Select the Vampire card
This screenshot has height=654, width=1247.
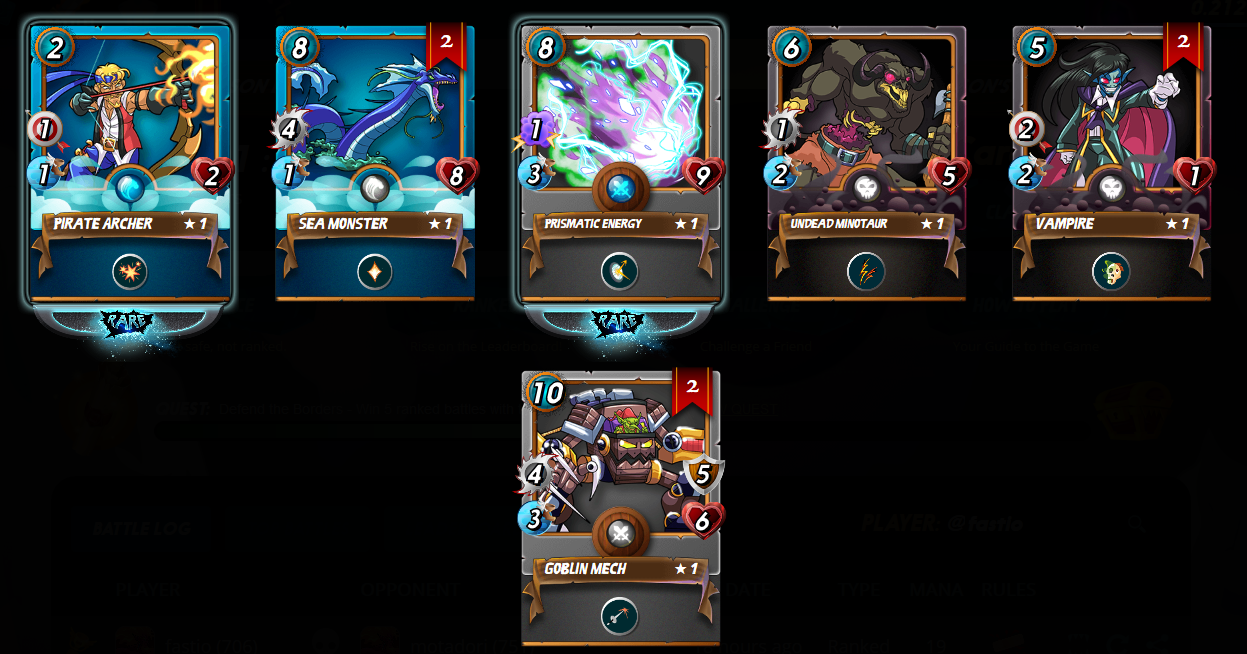pyautogui.click(x=1111, y=110)
